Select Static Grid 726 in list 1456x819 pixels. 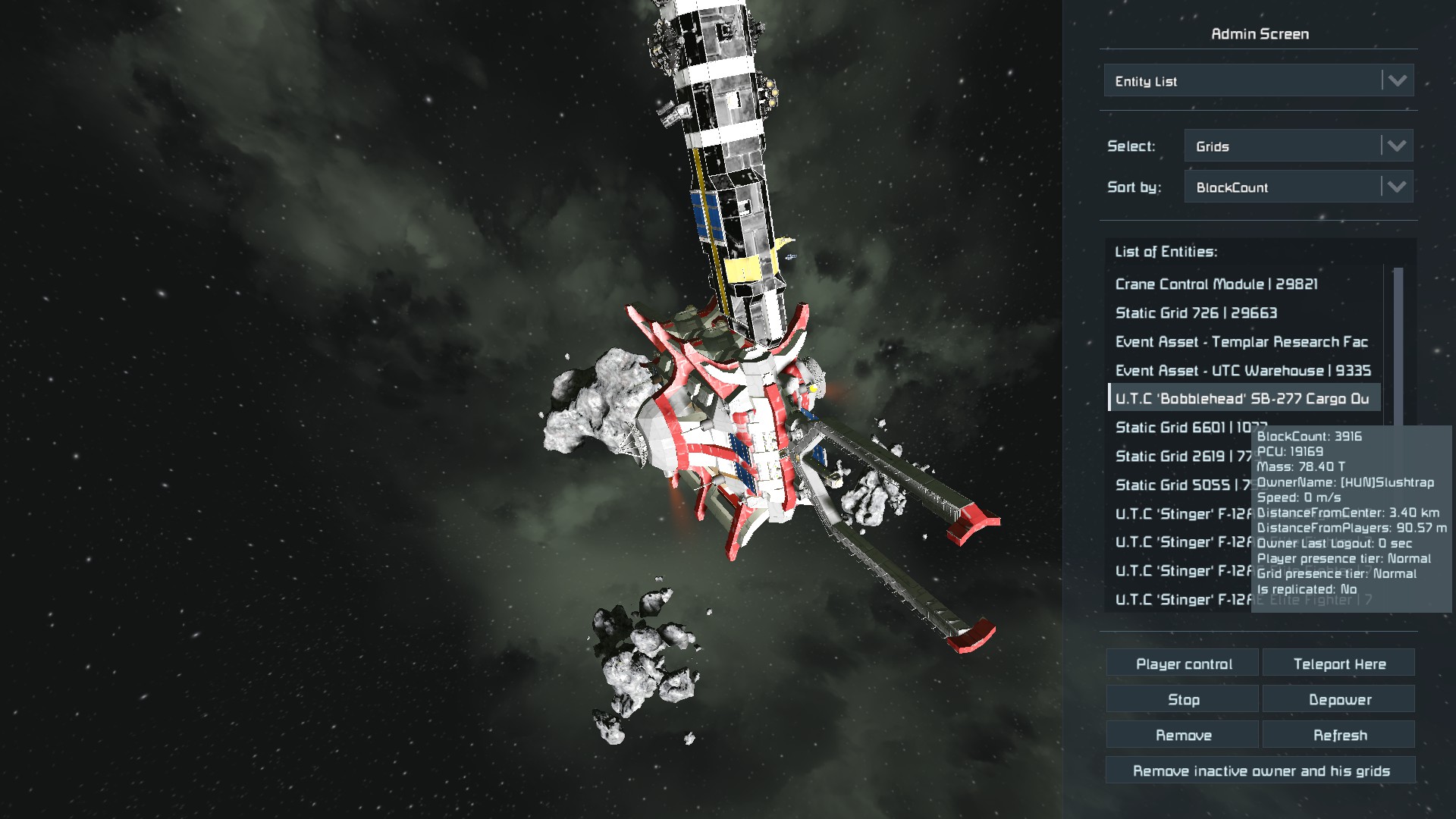[1196, 313]
